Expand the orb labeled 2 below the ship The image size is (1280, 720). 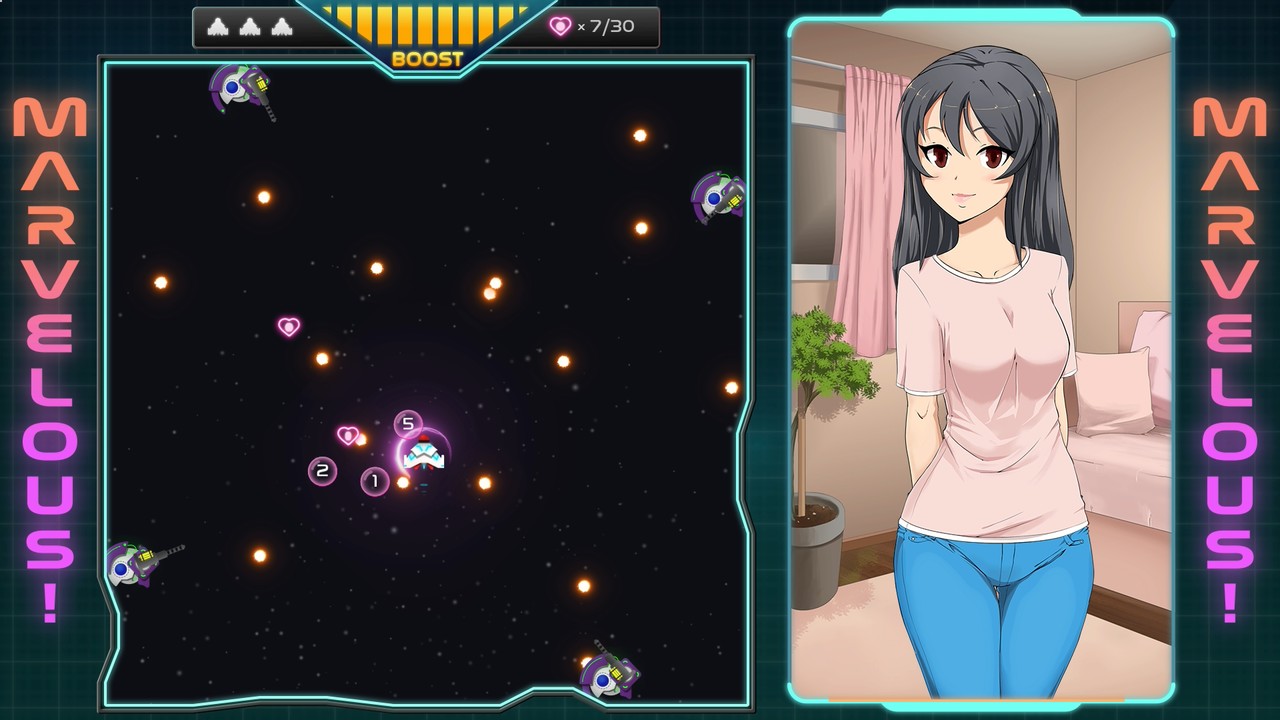pos(322,468)
